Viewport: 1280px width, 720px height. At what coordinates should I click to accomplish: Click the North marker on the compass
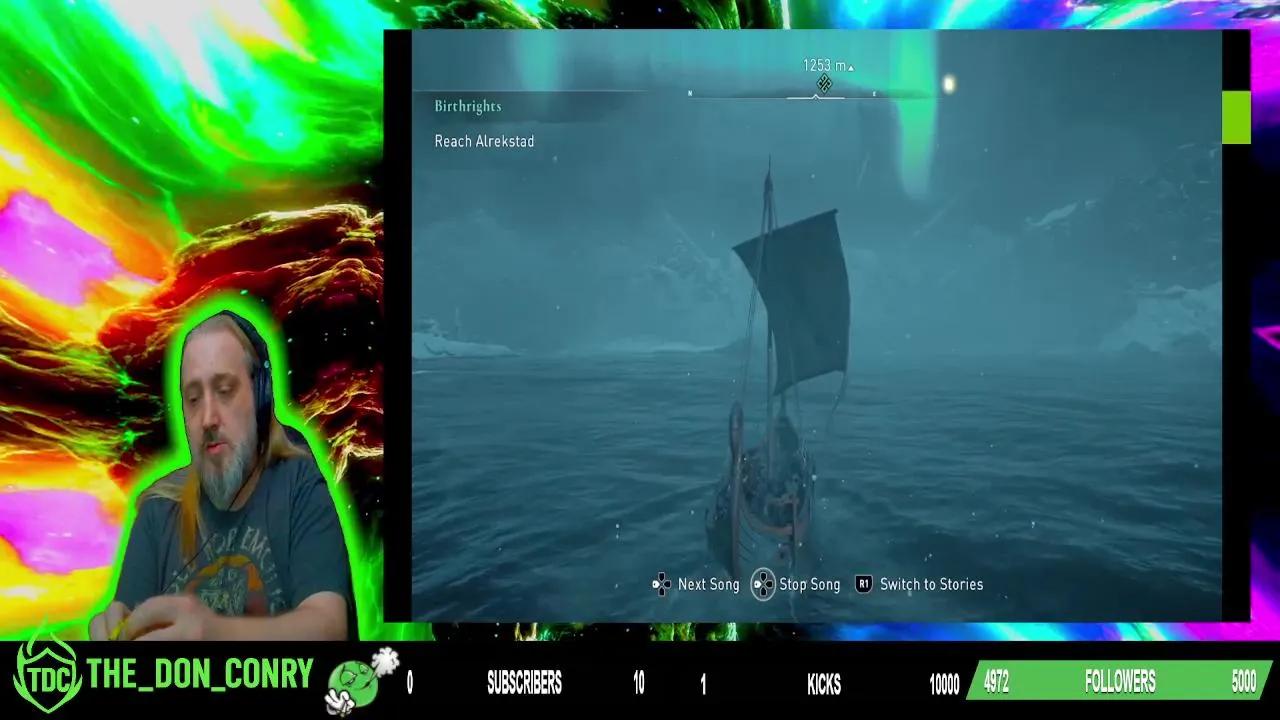[x=690, y=94]
